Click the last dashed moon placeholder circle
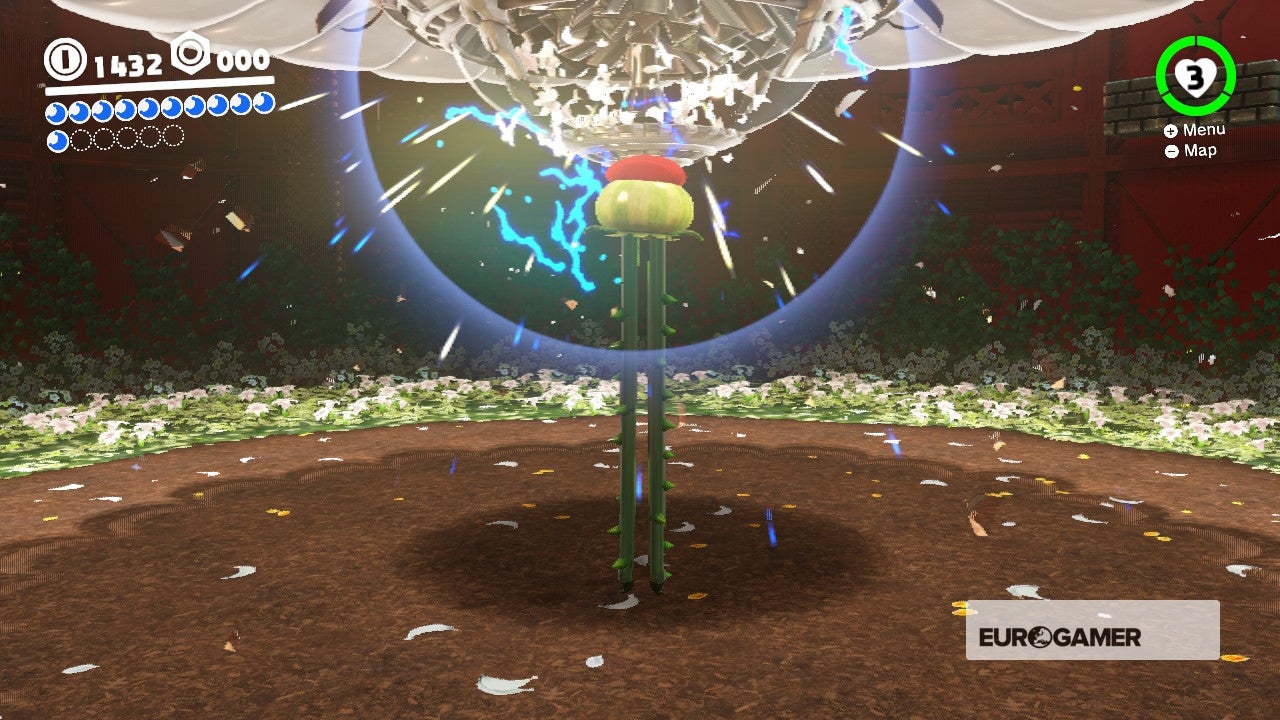 tap(174, 136)
